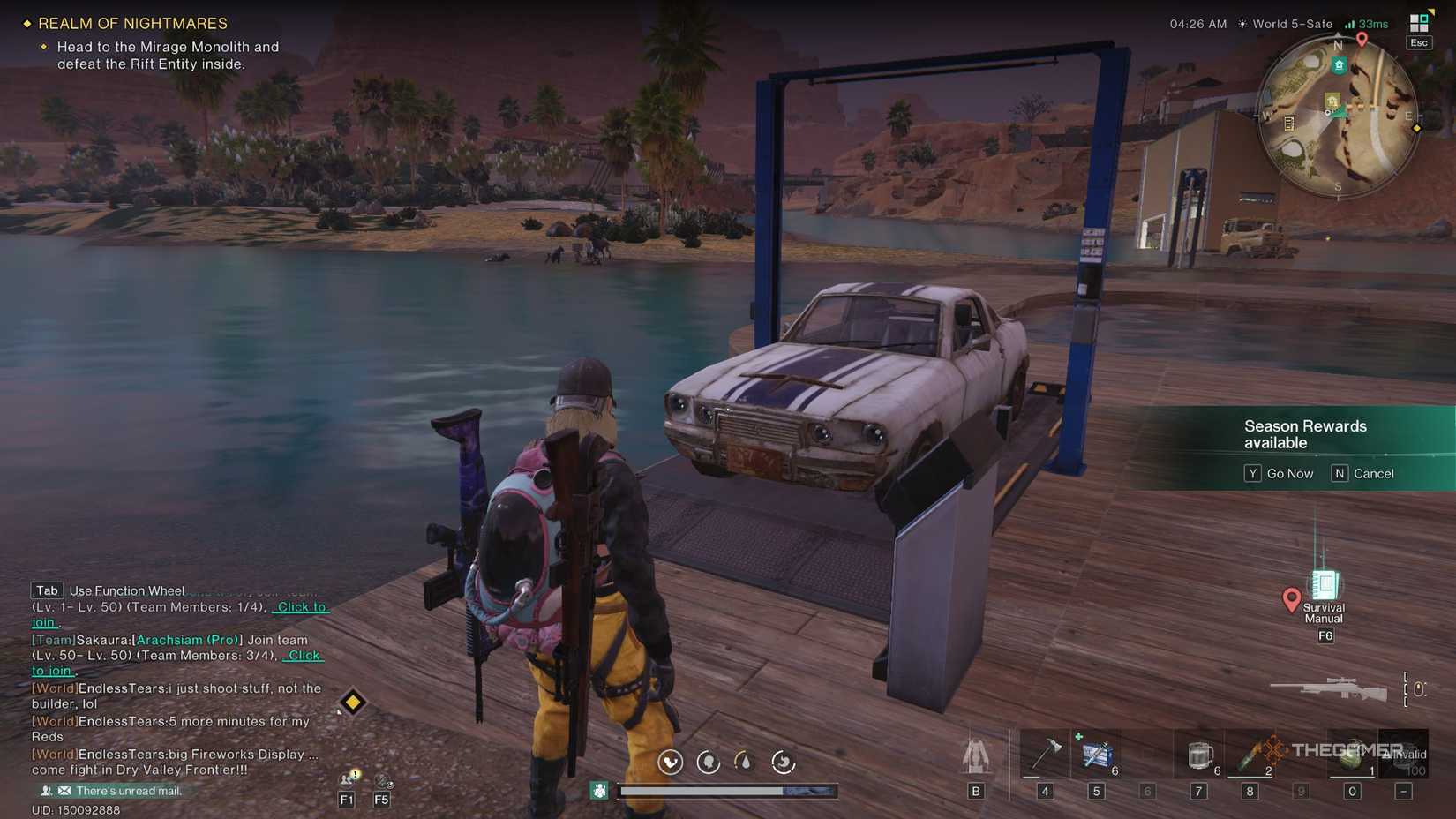Click Go Now for Season Rewards

[1280, 473]
